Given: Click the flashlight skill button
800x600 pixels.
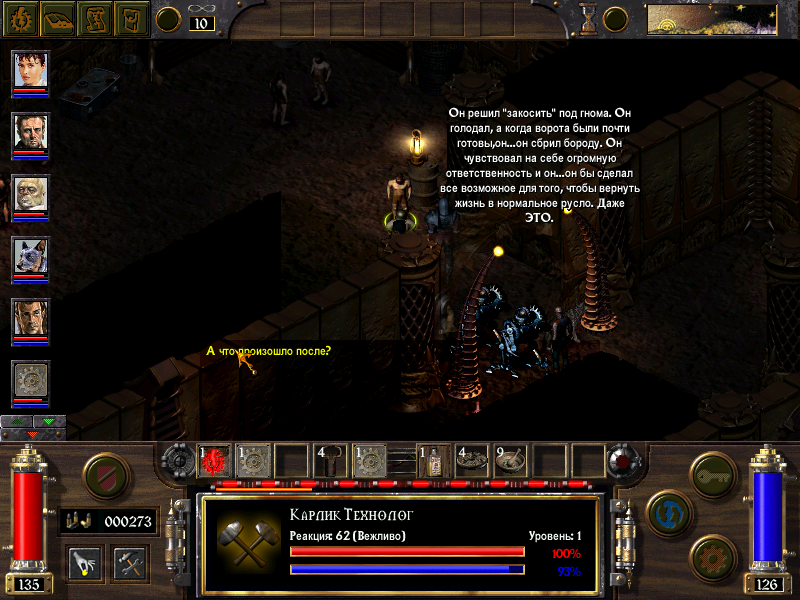Looking at the screenshot, I should click(85, 562).
